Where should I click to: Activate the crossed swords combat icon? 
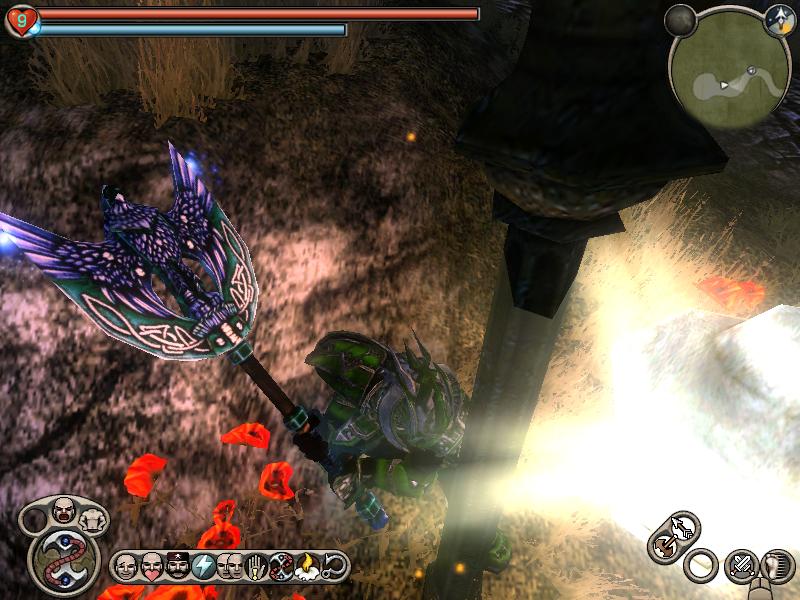[x=742, y=566]
